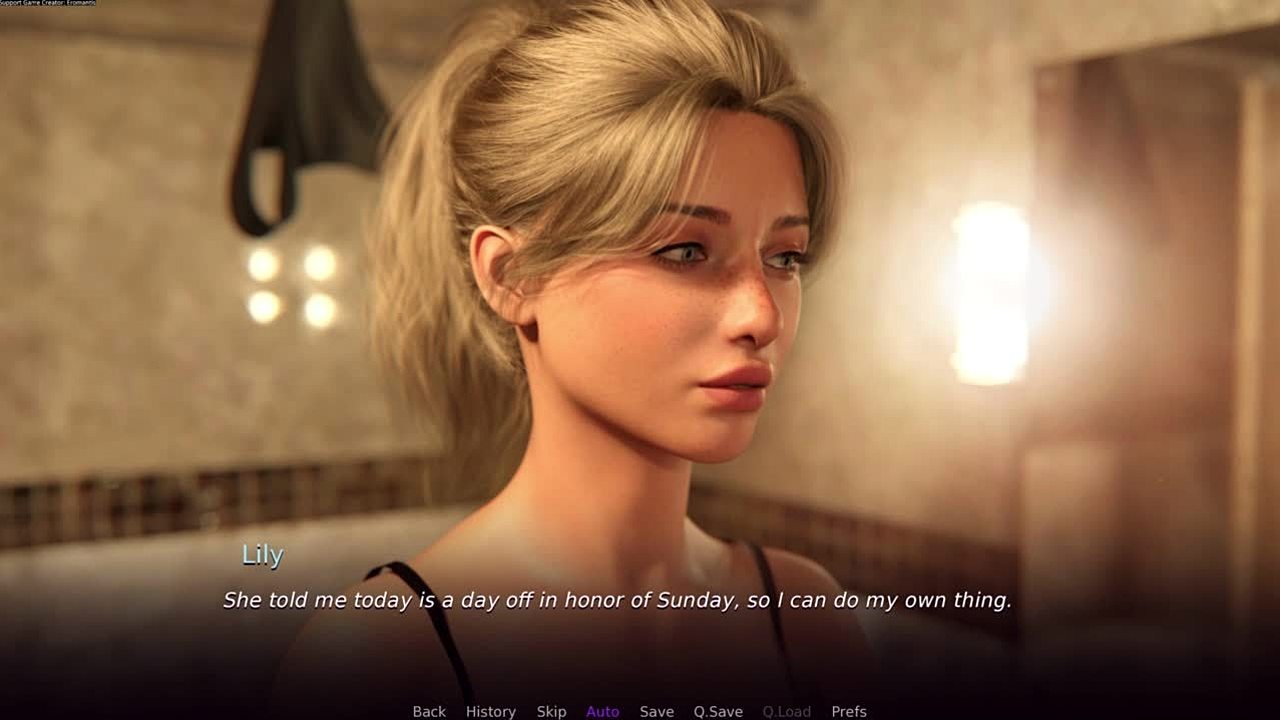The image size is (1280, 720).
Task: Click Q.Save to quick save
Action: coord(718,711)
